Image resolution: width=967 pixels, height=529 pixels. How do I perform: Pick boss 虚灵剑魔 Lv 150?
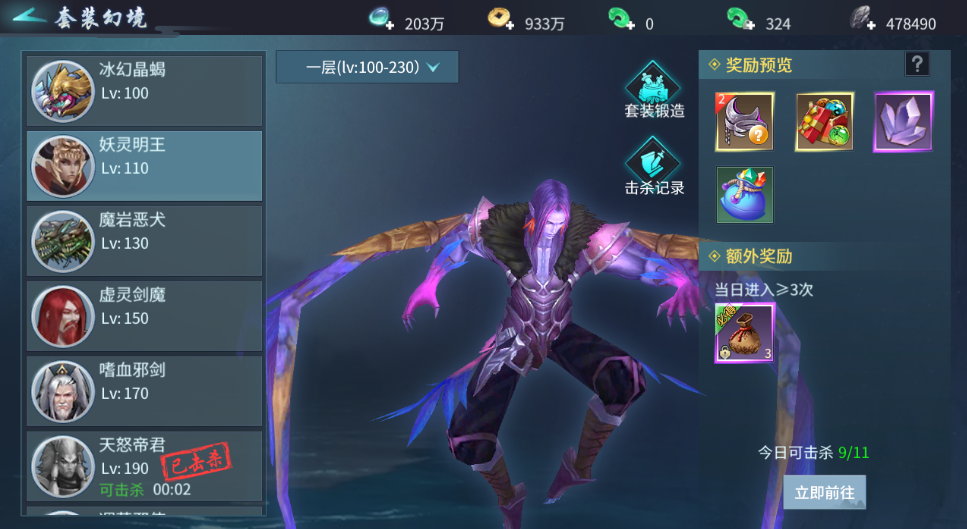click(145, 316)
